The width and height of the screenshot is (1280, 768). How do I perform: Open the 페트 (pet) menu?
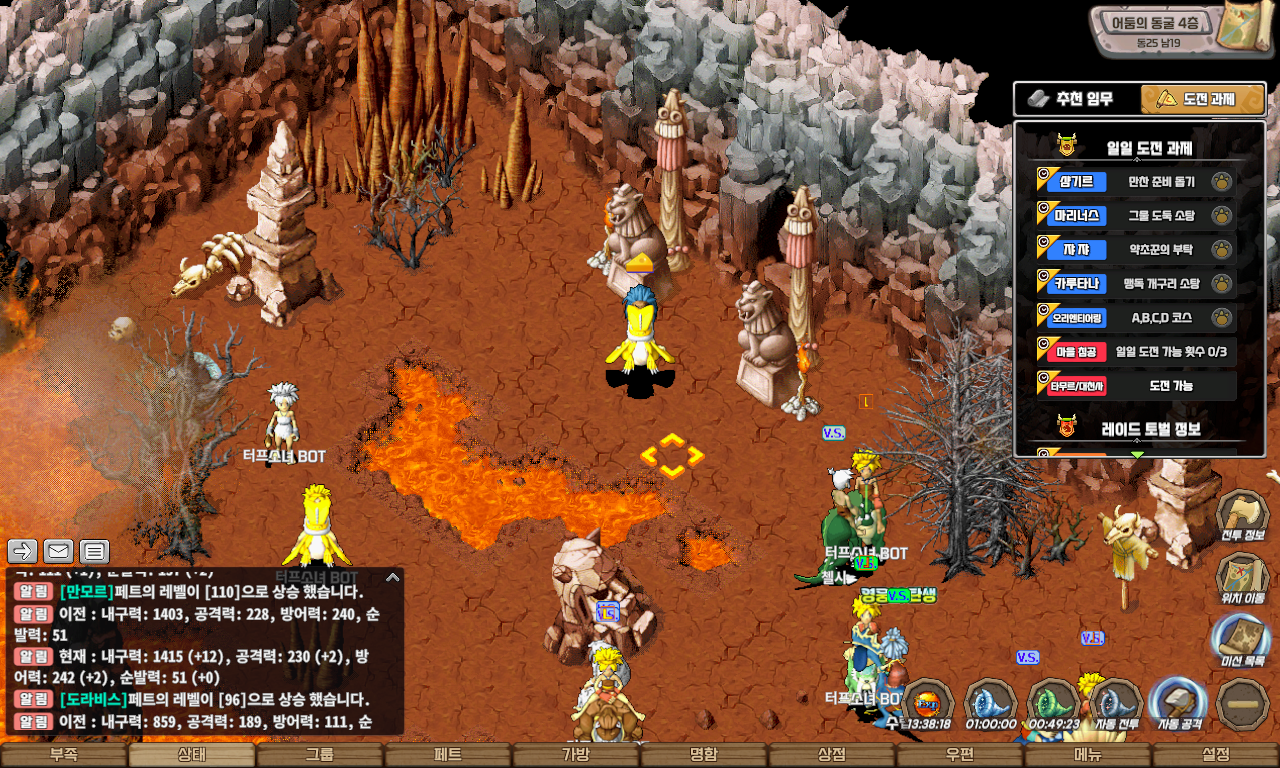pyautogui.click(x=447, y=755)
